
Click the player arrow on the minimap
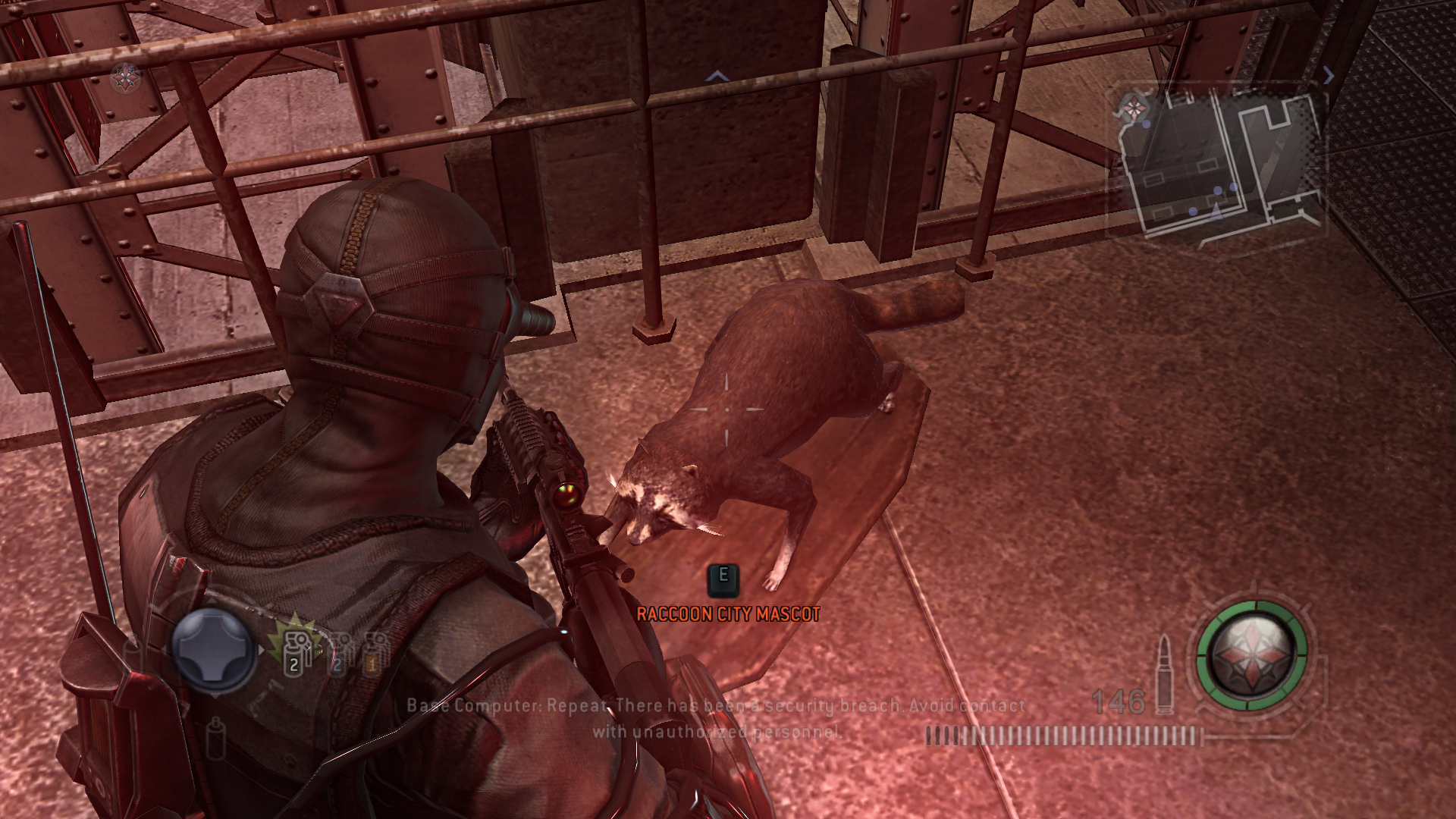click(x=1216, y=210)
